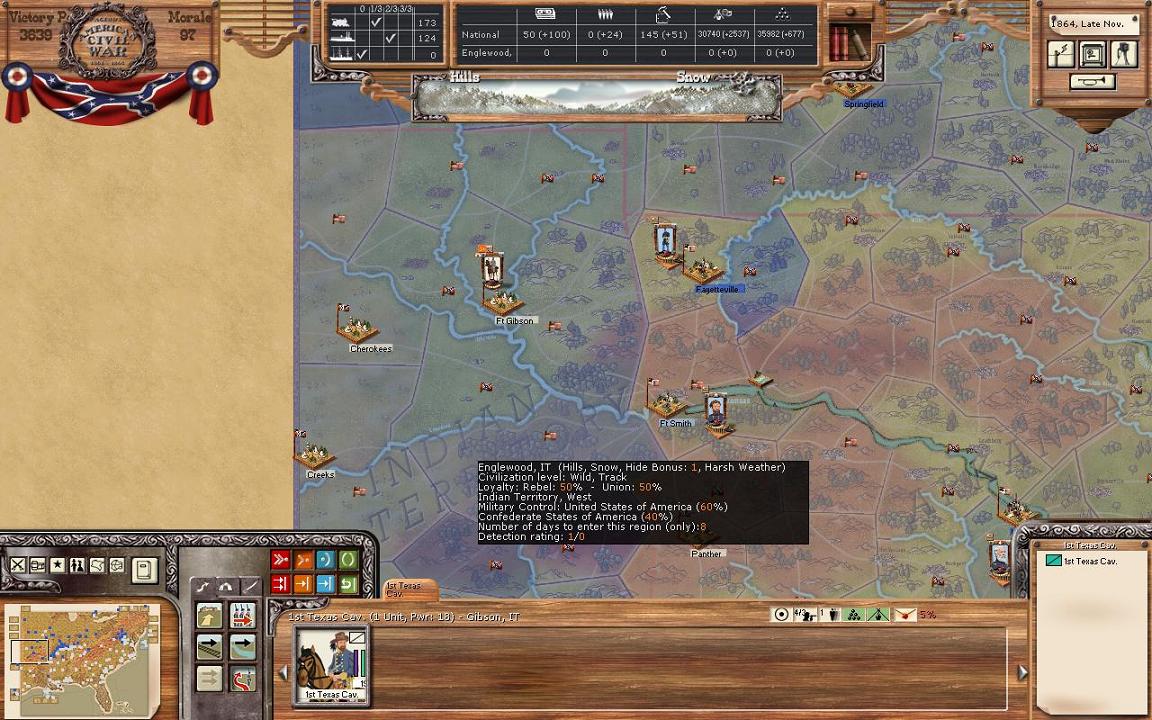The image size is (1152, 720).
Task: Choose the green passive posture button
Action: 347,561
